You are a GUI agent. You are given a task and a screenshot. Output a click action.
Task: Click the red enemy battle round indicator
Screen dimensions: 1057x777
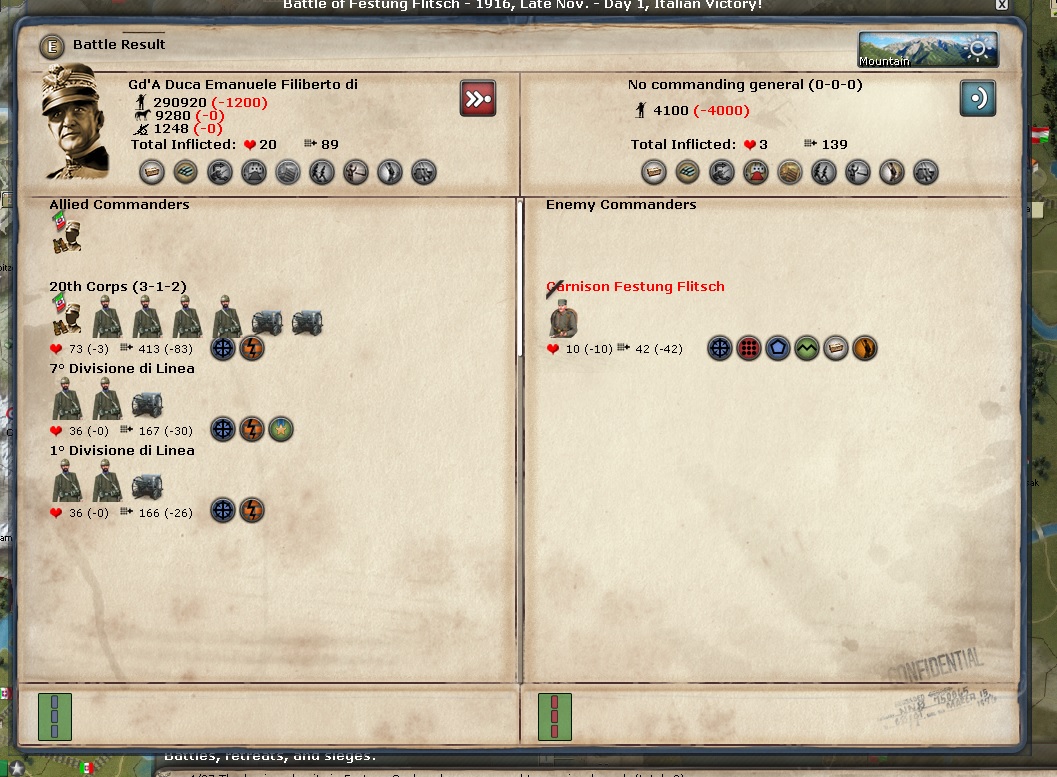point(554,716)
